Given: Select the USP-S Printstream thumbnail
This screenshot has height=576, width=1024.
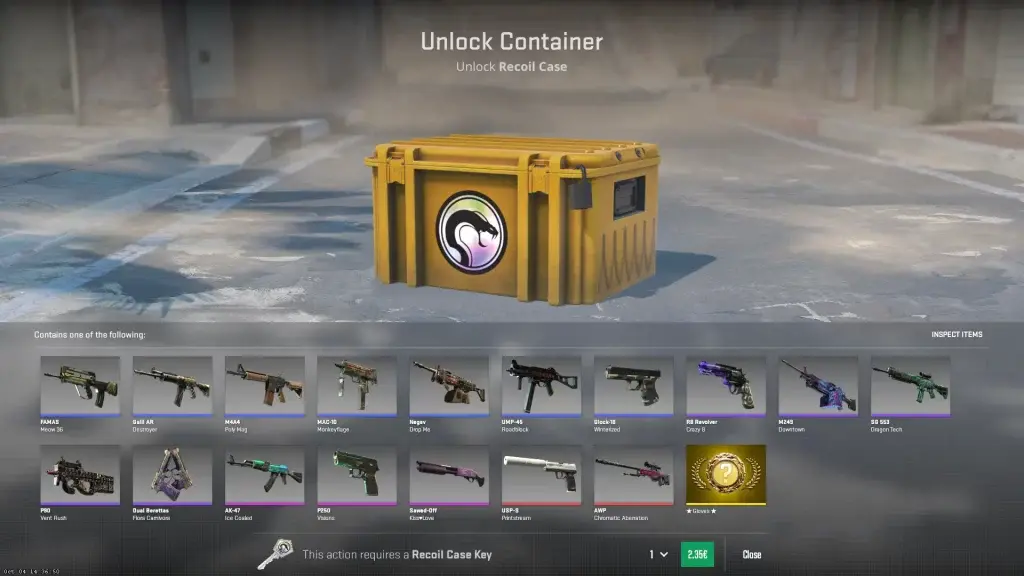Looking at the screenshot, I should tap(541, 474).
